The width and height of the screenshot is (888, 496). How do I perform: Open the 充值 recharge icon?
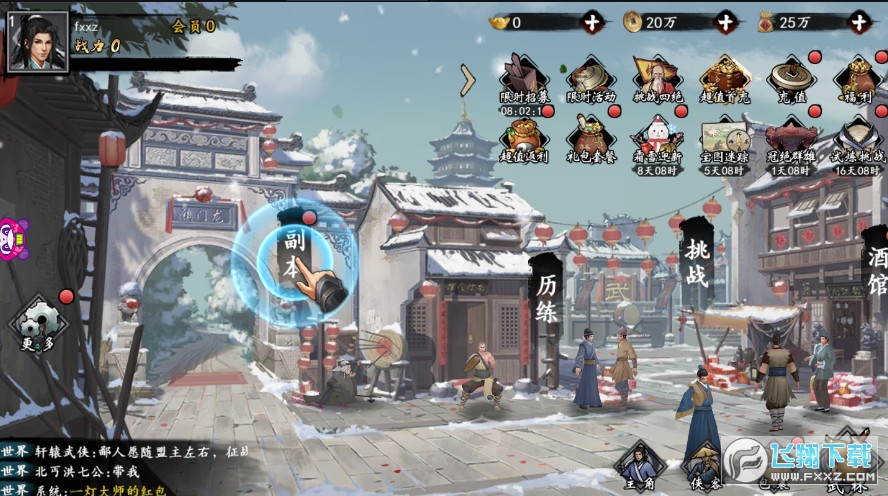[x=791, y=80]
